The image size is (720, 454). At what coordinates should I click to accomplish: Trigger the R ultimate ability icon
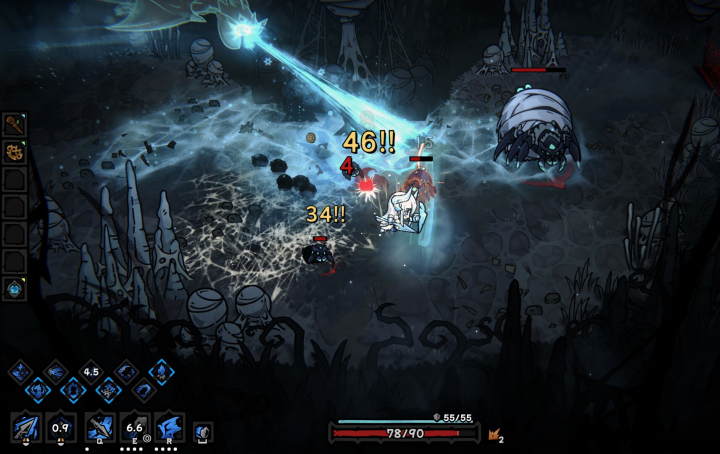(170, 428)
